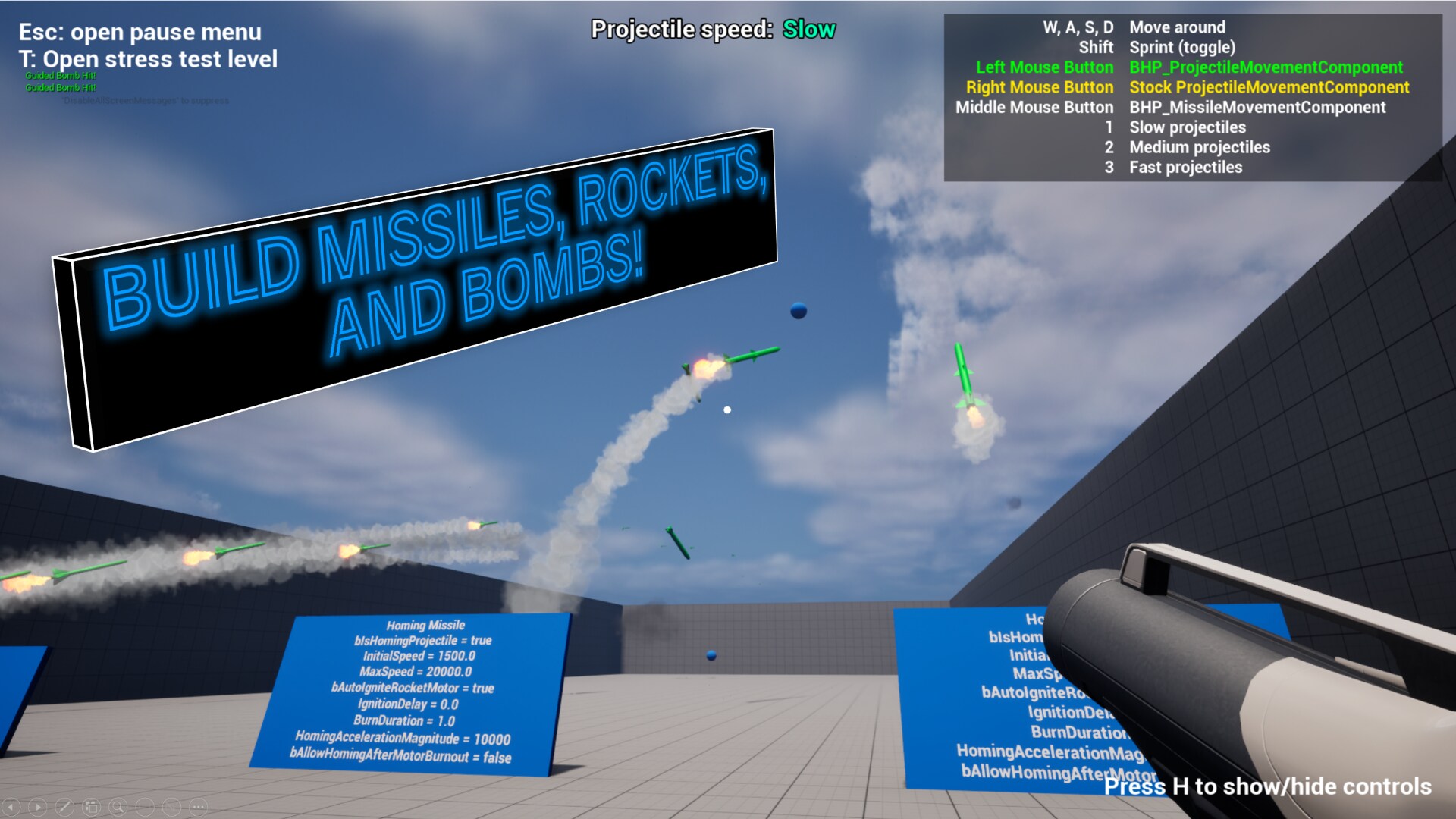The height and width of the screenshot is (819, 1456).
Task: Open the pause menu via Esc entry
Action: tap(139, 32)
